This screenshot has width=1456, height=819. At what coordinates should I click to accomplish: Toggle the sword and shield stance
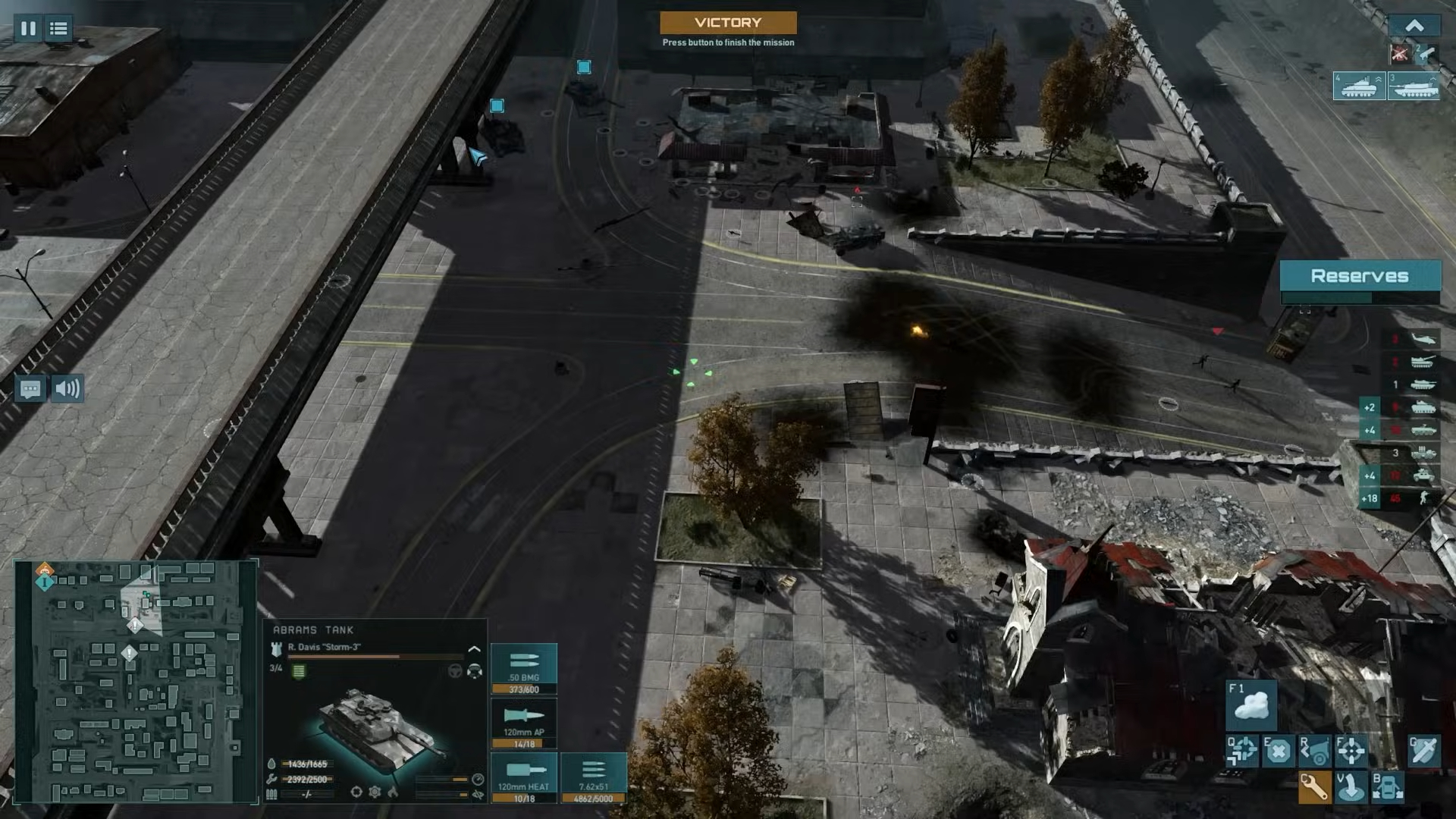1423,751
